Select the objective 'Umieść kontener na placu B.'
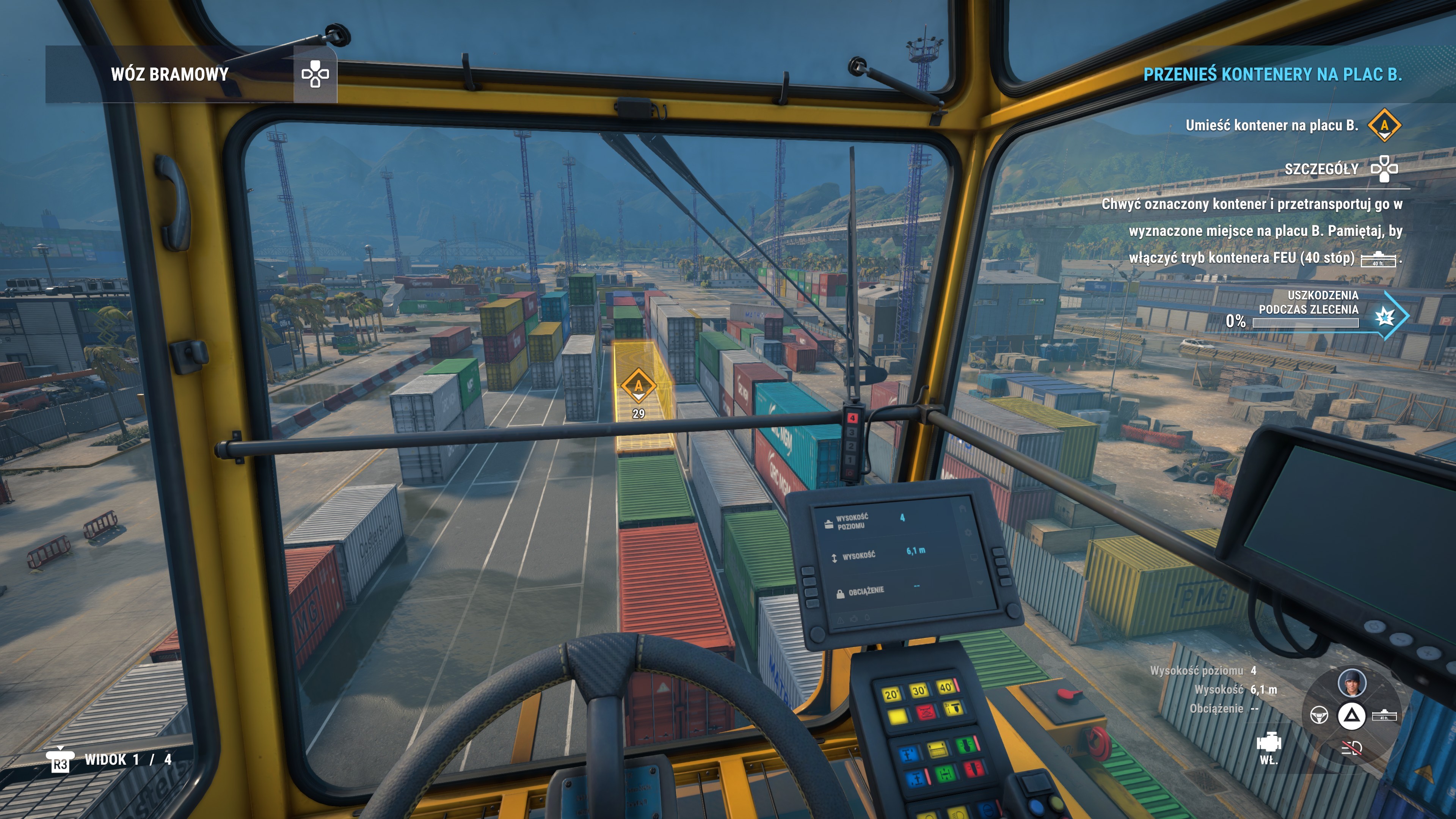Viewport: 1456px width, 819px height. [1272, 126]
